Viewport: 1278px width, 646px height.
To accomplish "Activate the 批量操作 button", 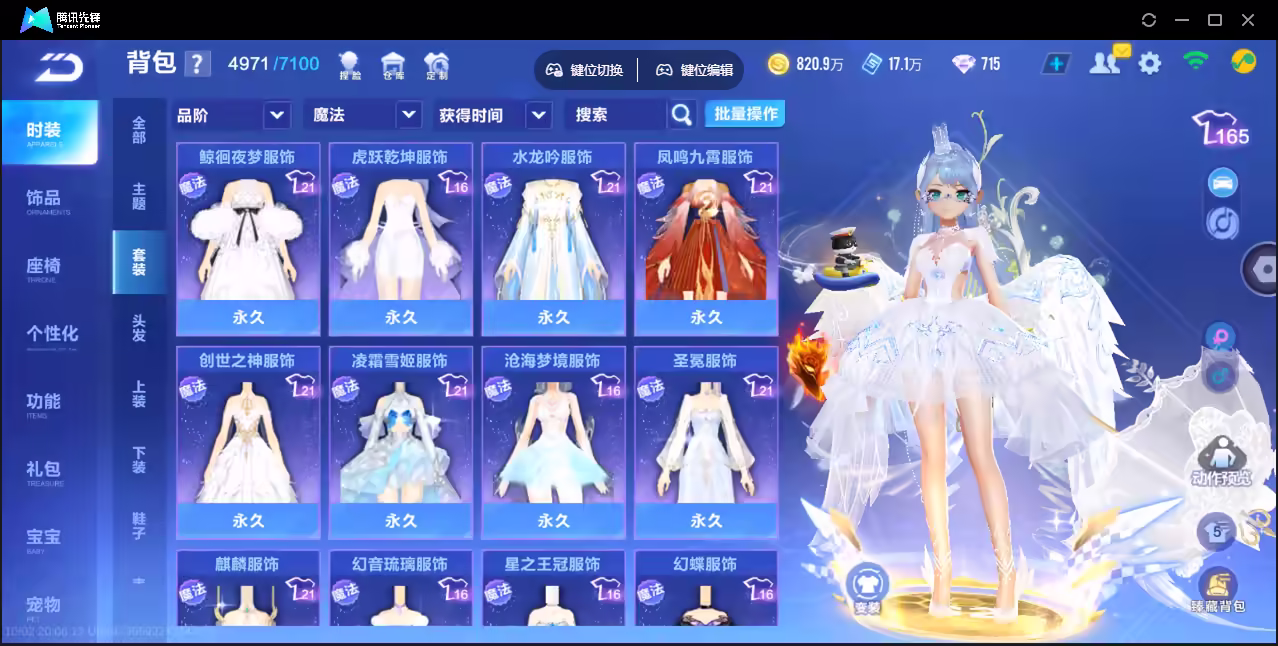I will click(x=745, y=114).
